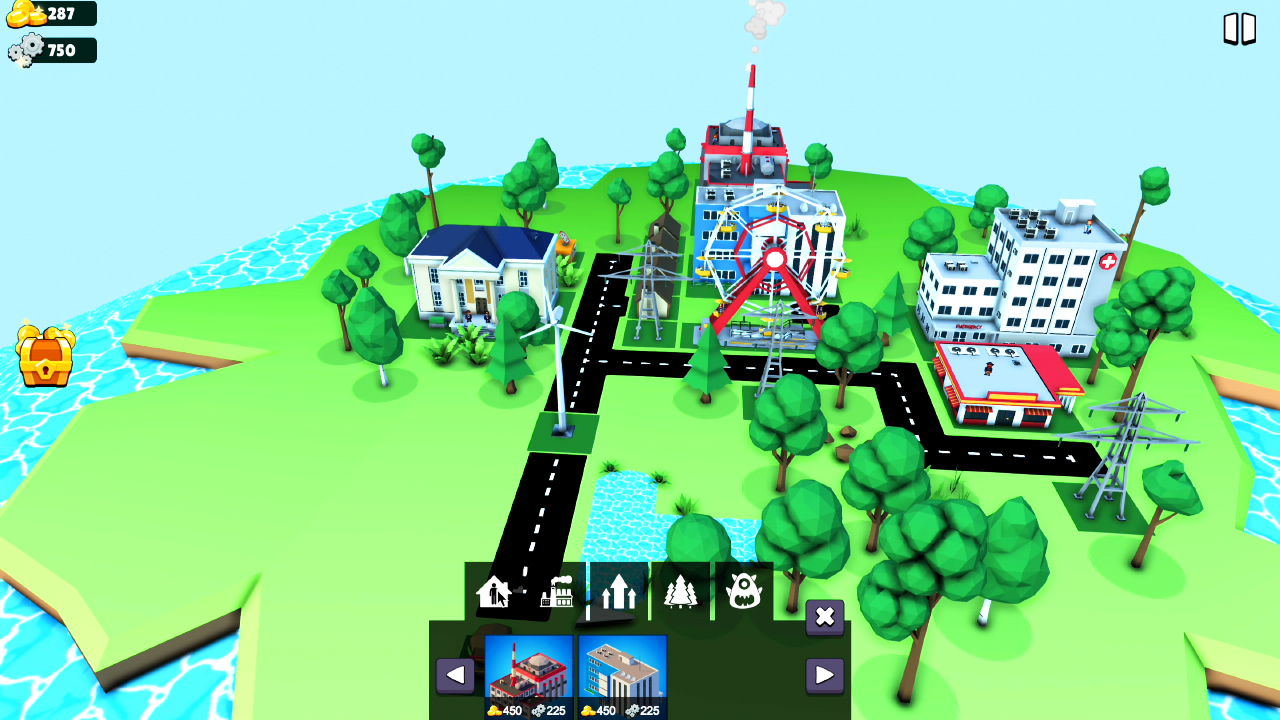Browse previous buildings with left arrow
The width and height of the screenshot is (1280, 720).
click(x=455, y=675)
